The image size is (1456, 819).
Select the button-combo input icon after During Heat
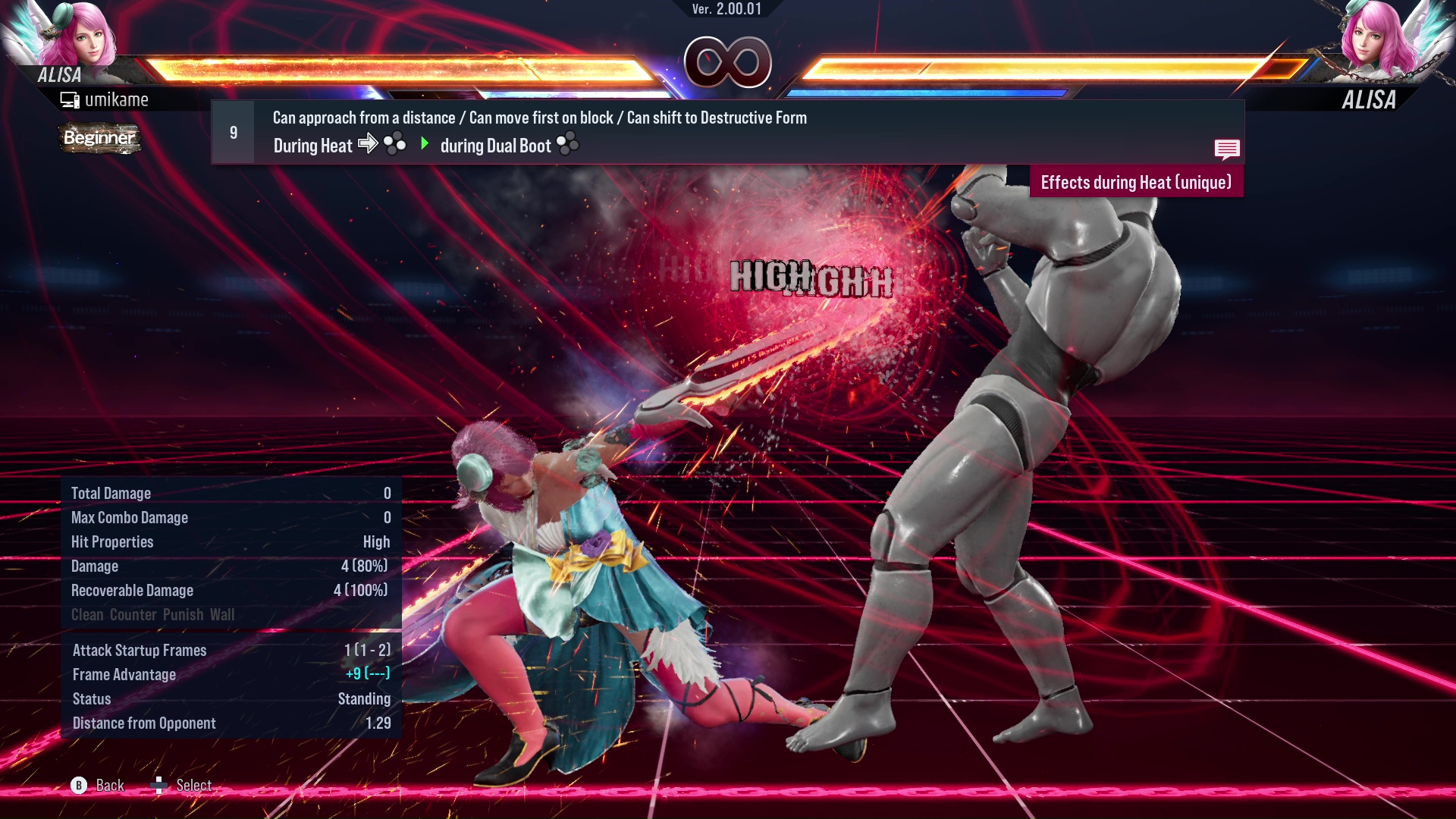393,144
